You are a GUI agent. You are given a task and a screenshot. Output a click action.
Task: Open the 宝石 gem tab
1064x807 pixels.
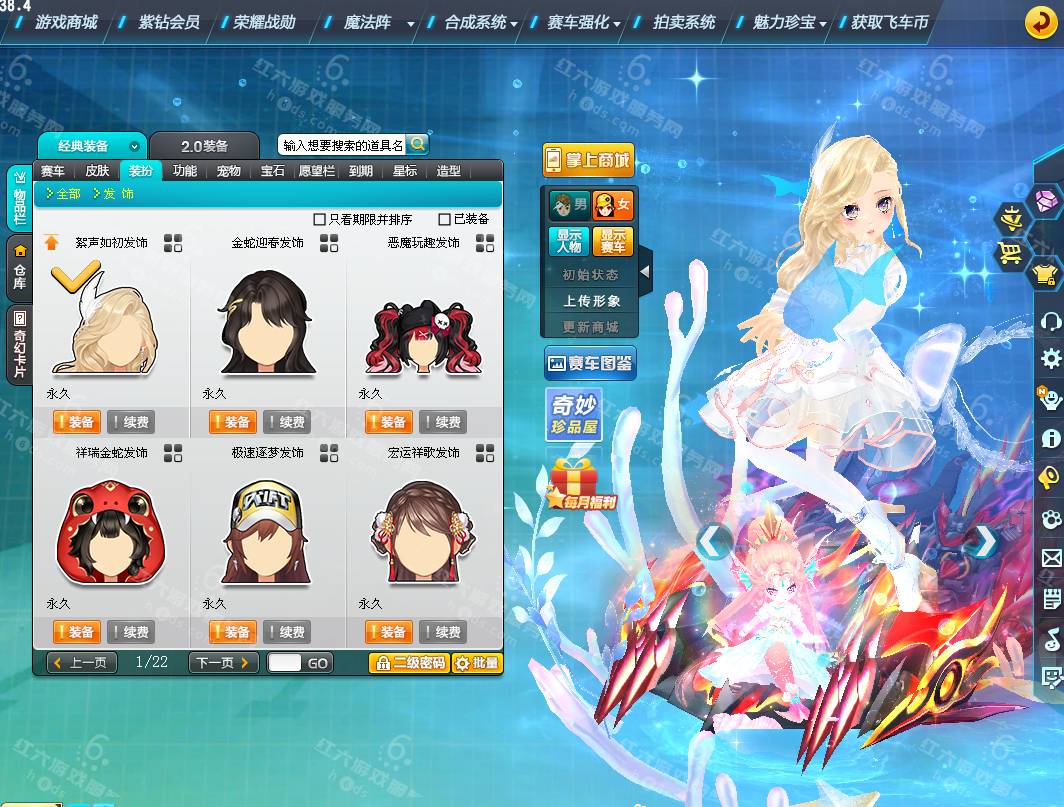(273, 171)
